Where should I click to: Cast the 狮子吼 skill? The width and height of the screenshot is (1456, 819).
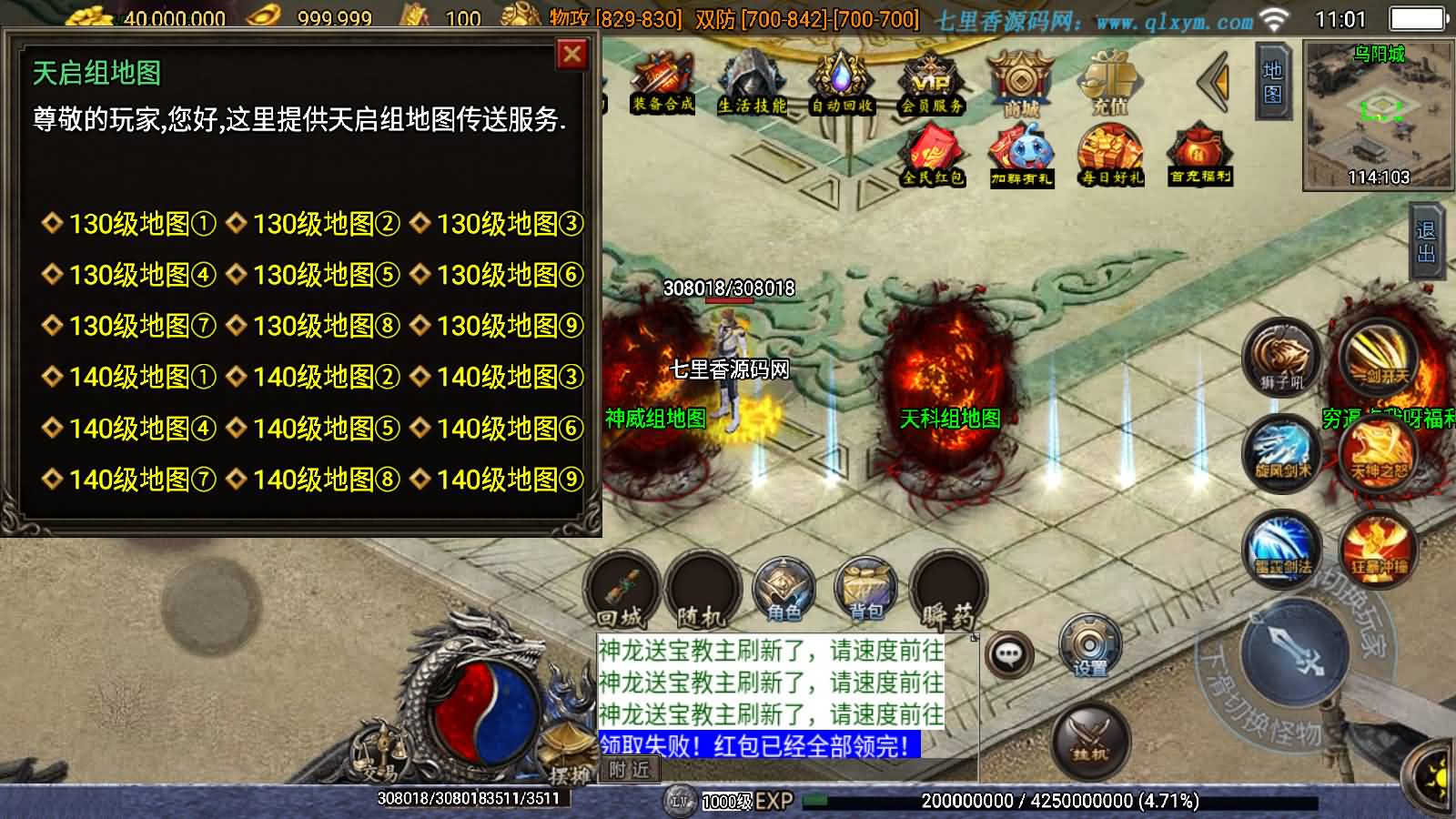coord(1279,357)
